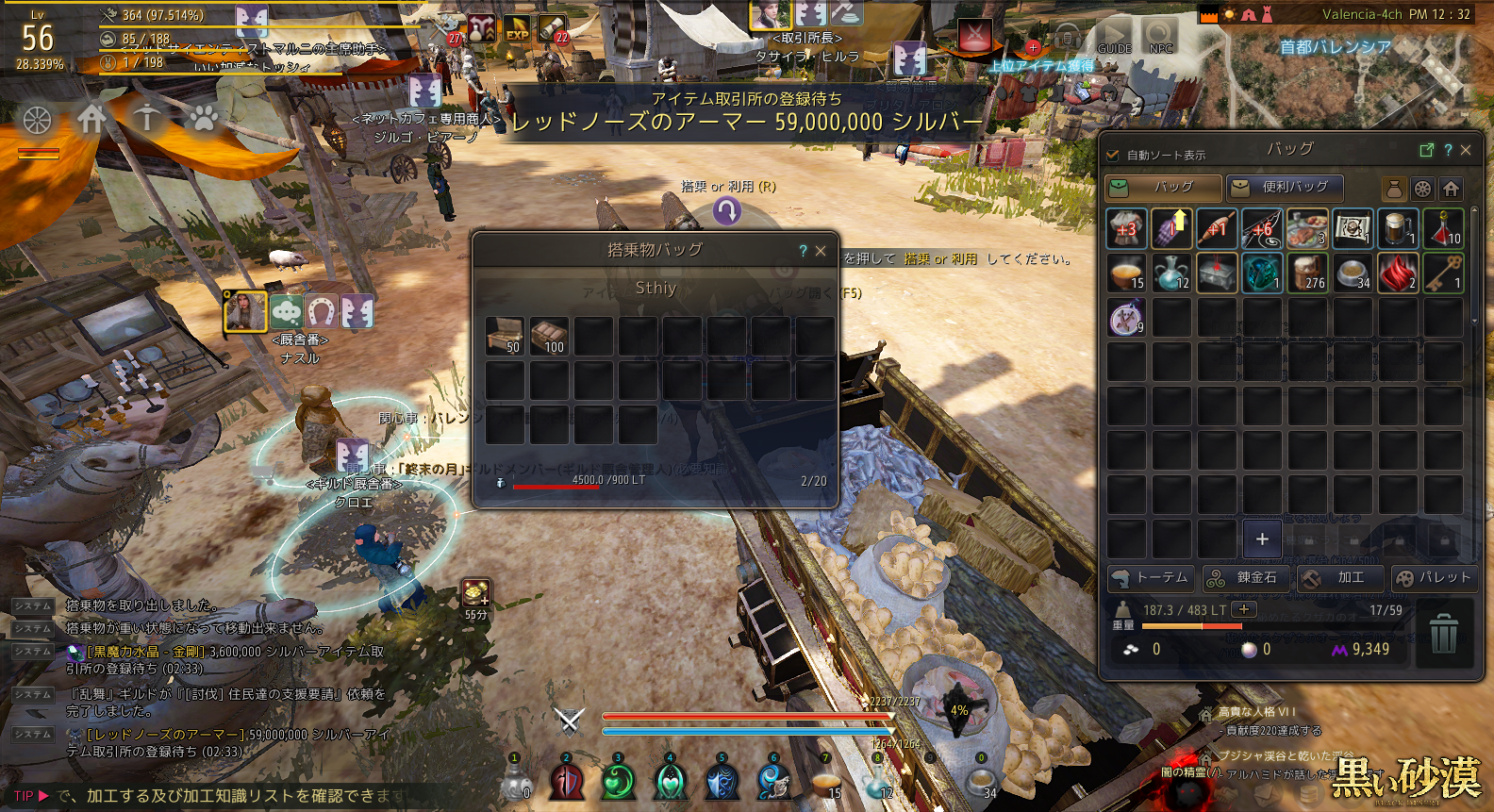This screenshot has height=812, width=1494.
Task: Toggle the 自動ソート表示 auto-sort checkbox
Action: coord(1113,155)
